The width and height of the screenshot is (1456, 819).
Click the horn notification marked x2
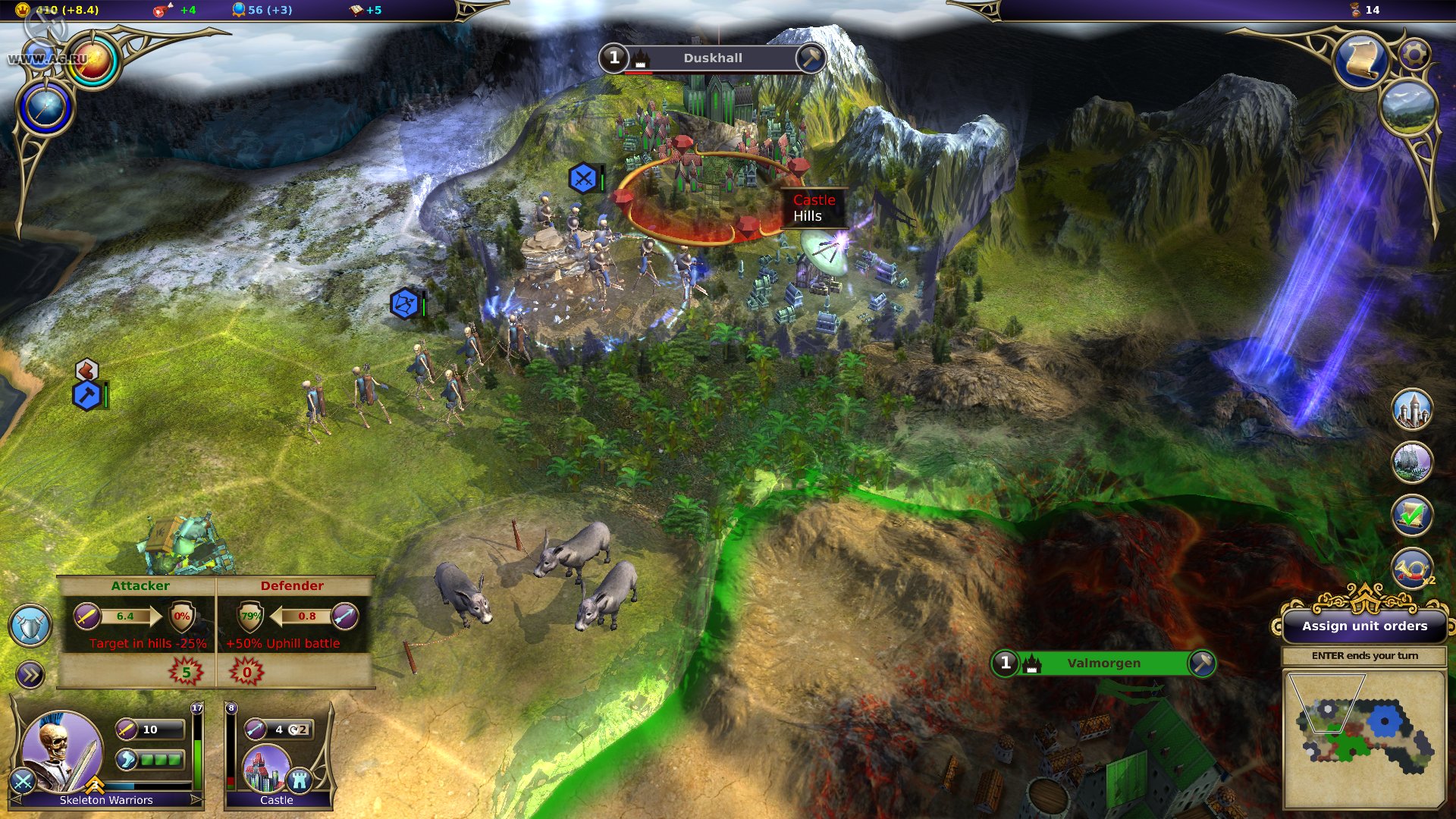pos(1412,569)
